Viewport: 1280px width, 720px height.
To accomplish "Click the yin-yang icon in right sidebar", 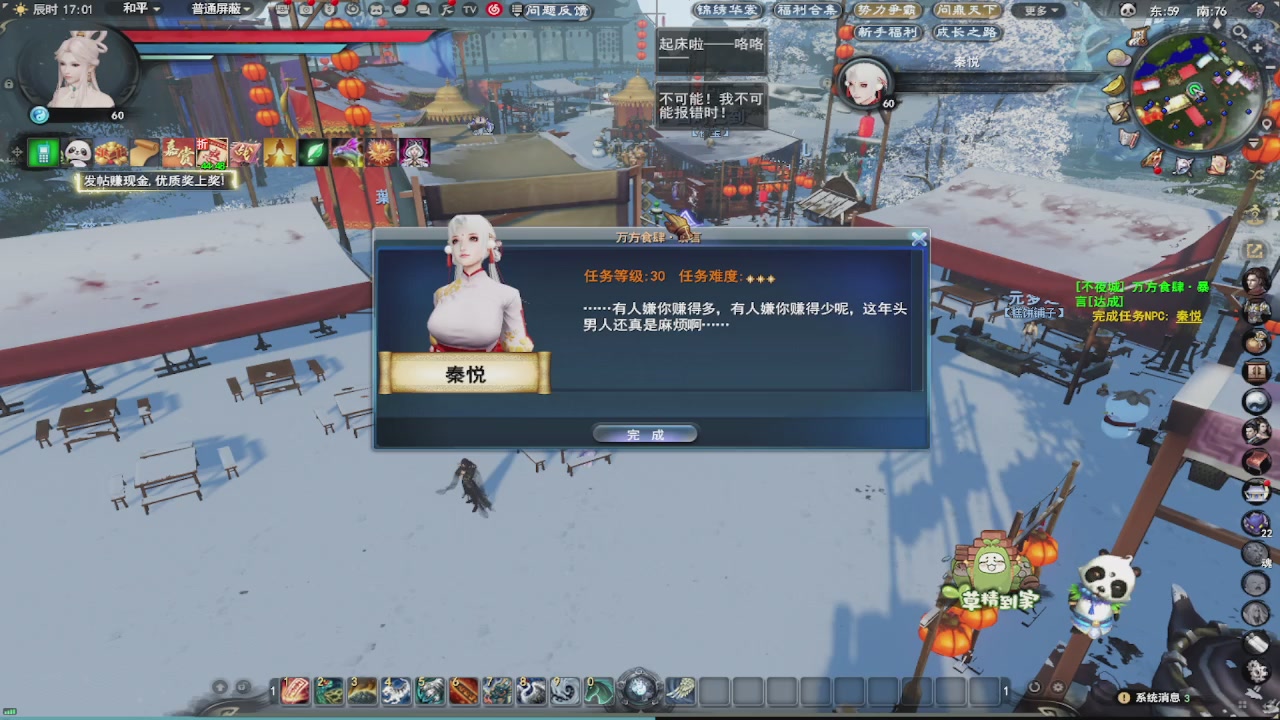I will point(1255,402).
